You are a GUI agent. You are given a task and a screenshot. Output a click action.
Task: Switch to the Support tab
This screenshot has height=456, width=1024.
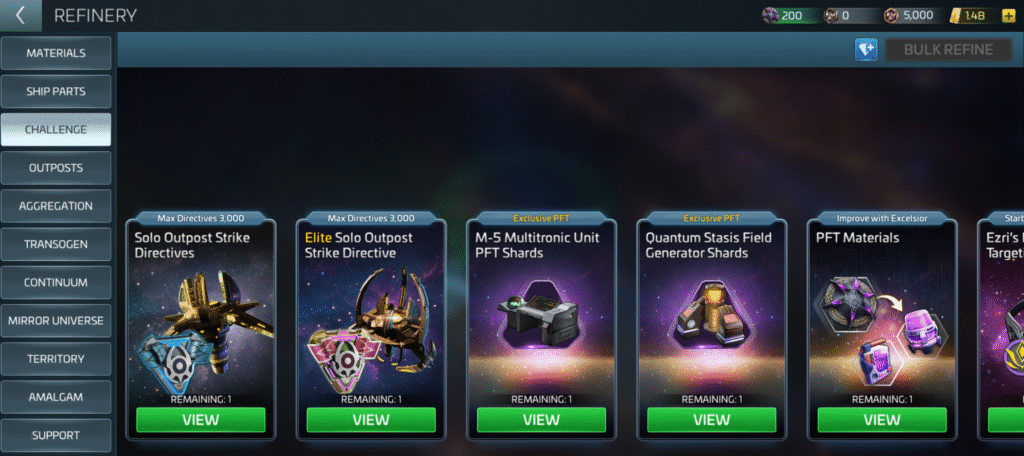(56, 435)
